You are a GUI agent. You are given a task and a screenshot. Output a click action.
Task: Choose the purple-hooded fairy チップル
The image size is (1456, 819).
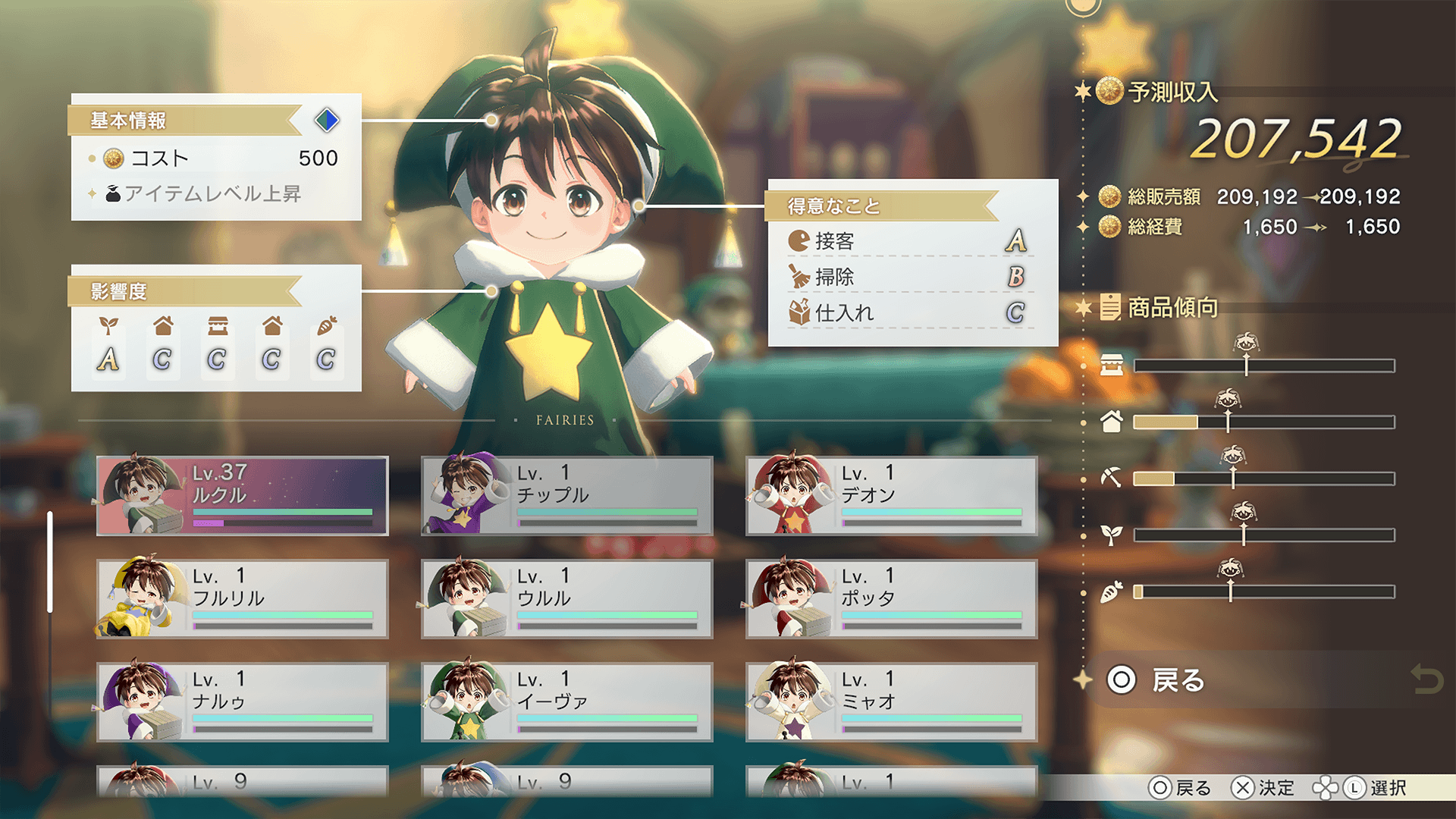pyautogui.click(x=567, y=496)
